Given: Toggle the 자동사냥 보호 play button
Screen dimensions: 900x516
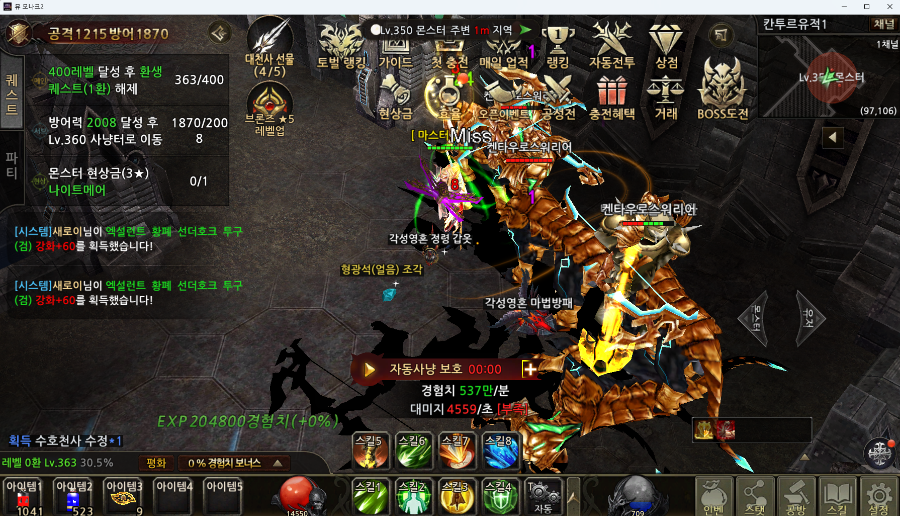Looking at the screenshot, I should [x=369, y=369].
